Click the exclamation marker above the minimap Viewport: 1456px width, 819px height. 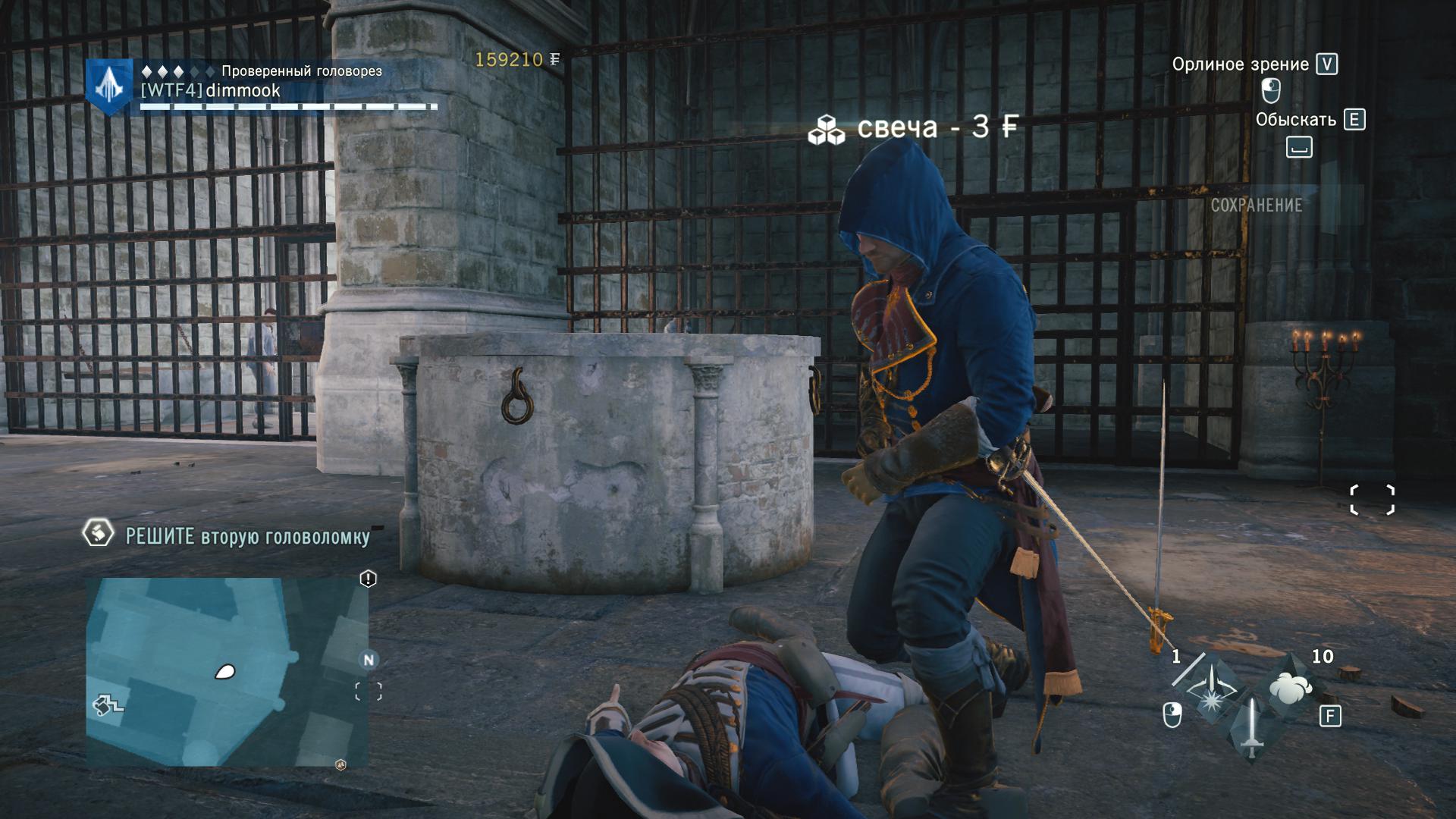(x=368, y=579)
